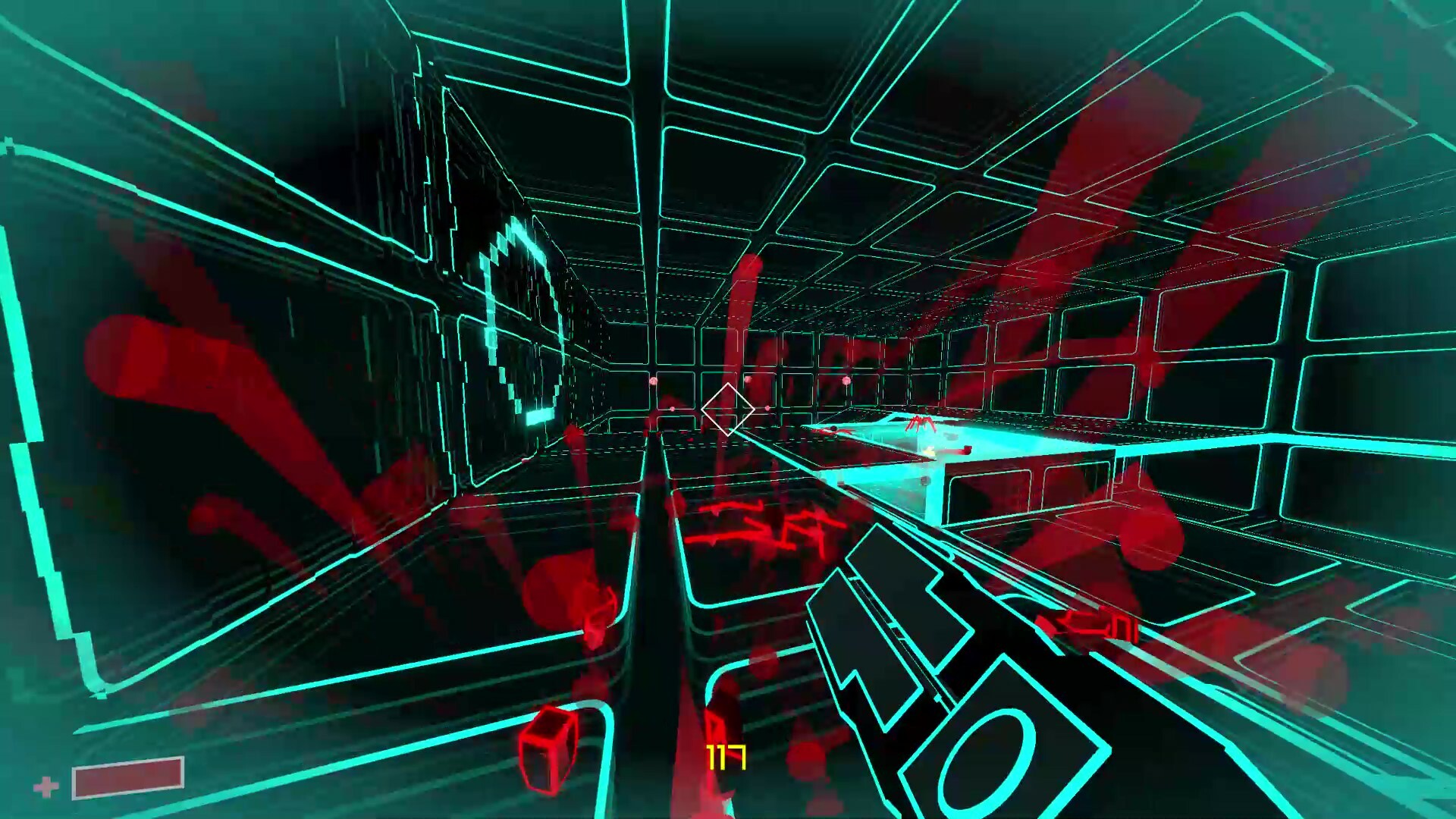
Task: Click the red health bar
Action: tap(127, 777)
